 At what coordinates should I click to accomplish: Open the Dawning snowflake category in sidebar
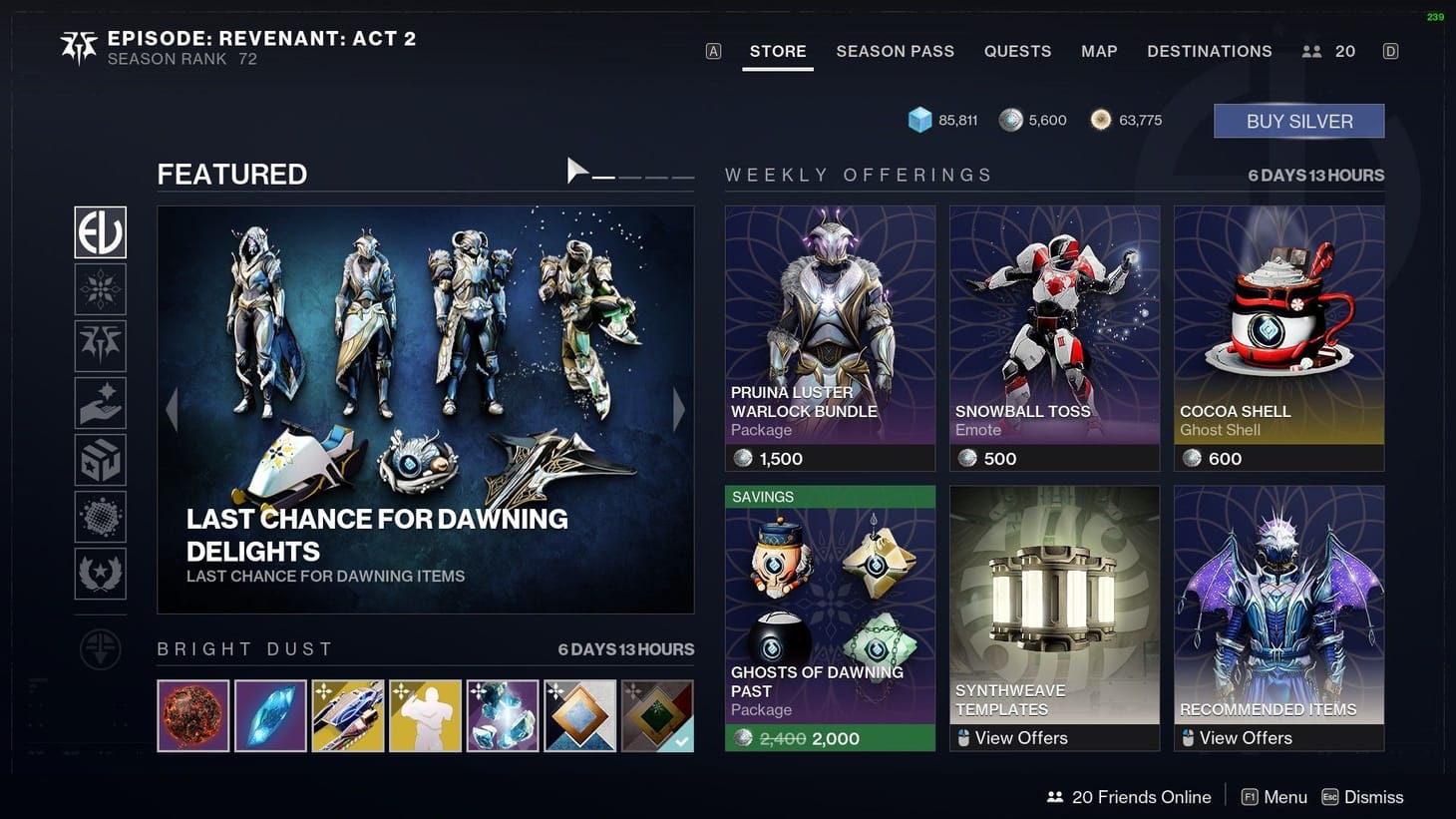click(x=100, y=289)
